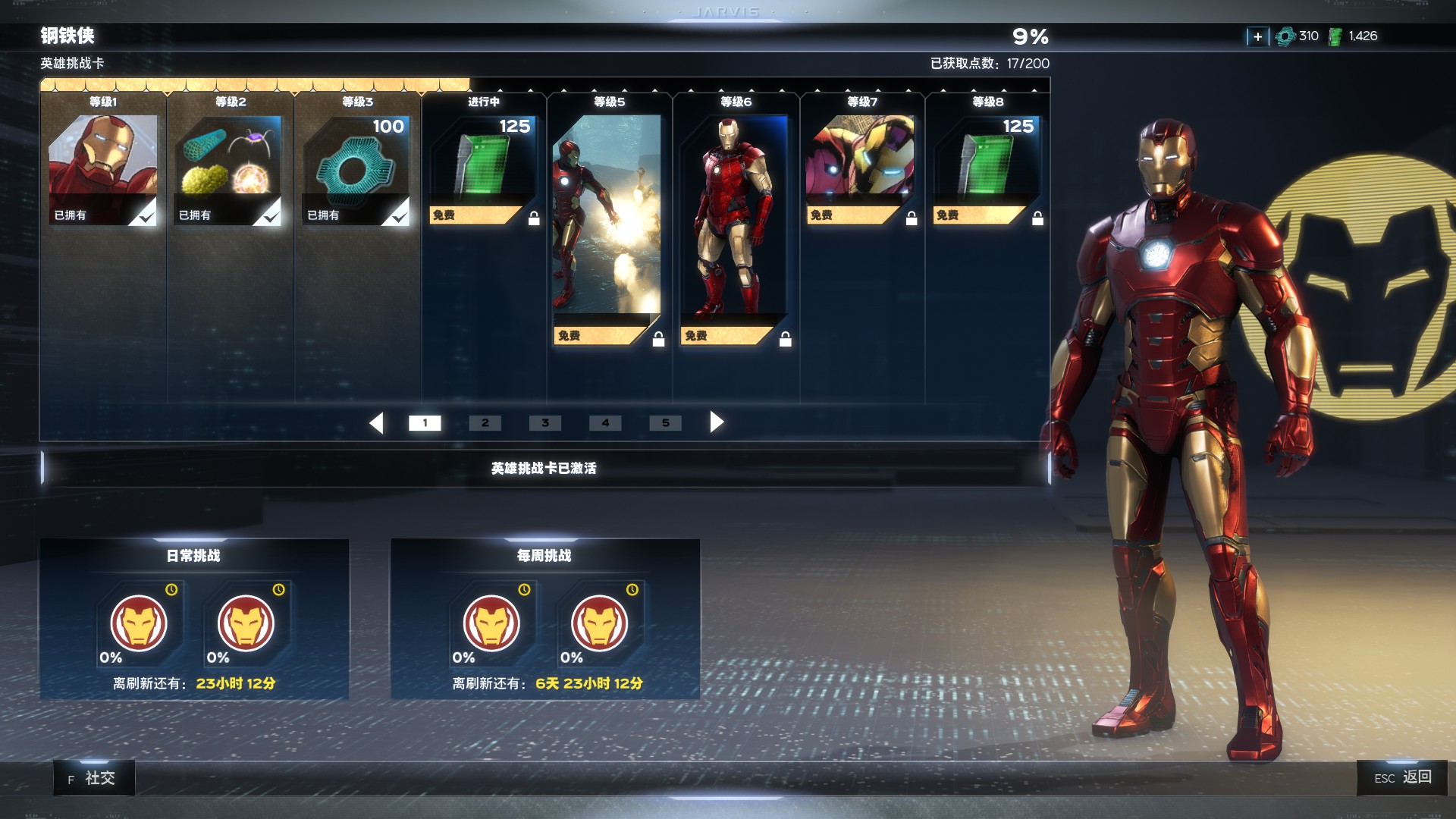Click 返回 to go back
This screenshot has width=1456, height=819.
pos(1402,777)
